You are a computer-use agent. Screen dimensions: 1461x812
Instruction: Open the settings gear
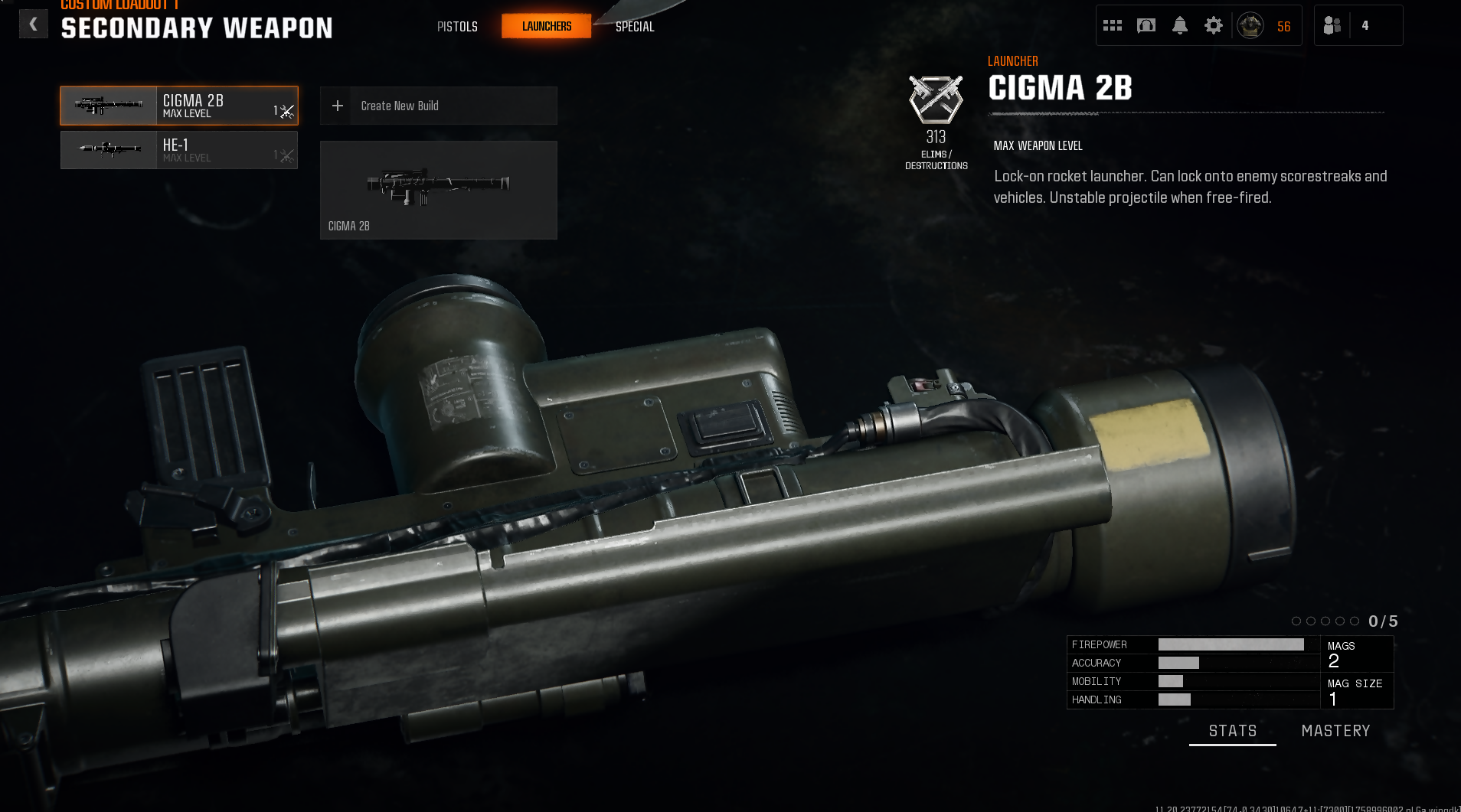1214,26
